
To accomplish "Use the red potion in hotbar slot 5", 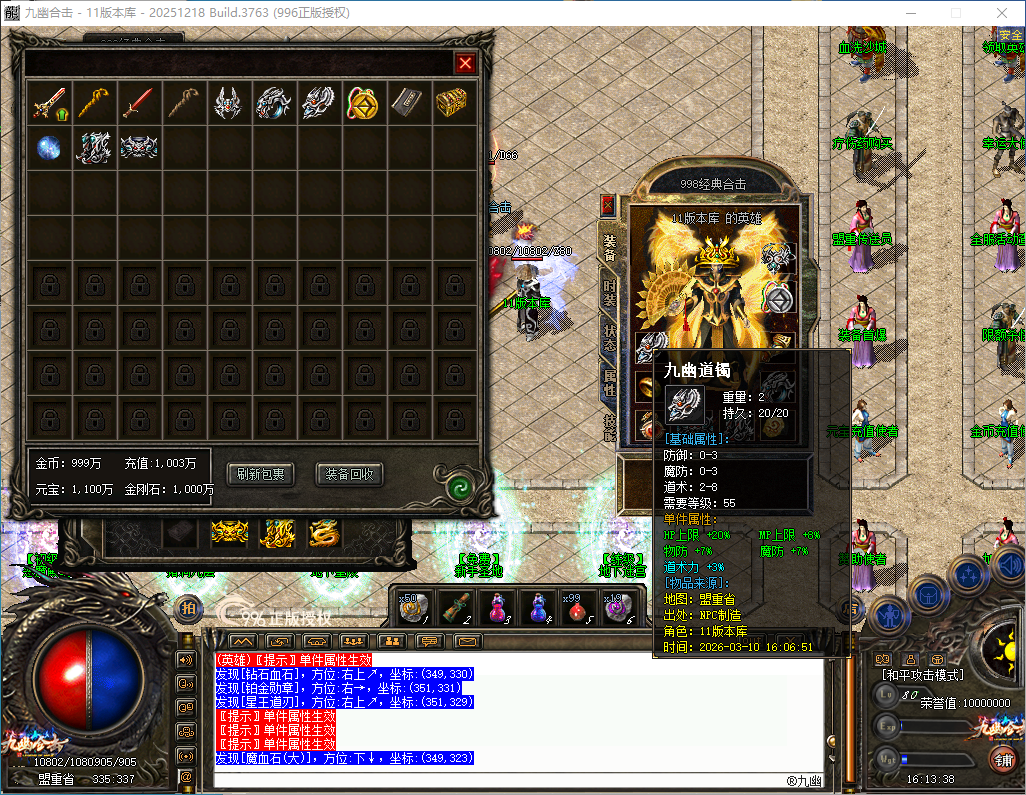I will [572, 607].
